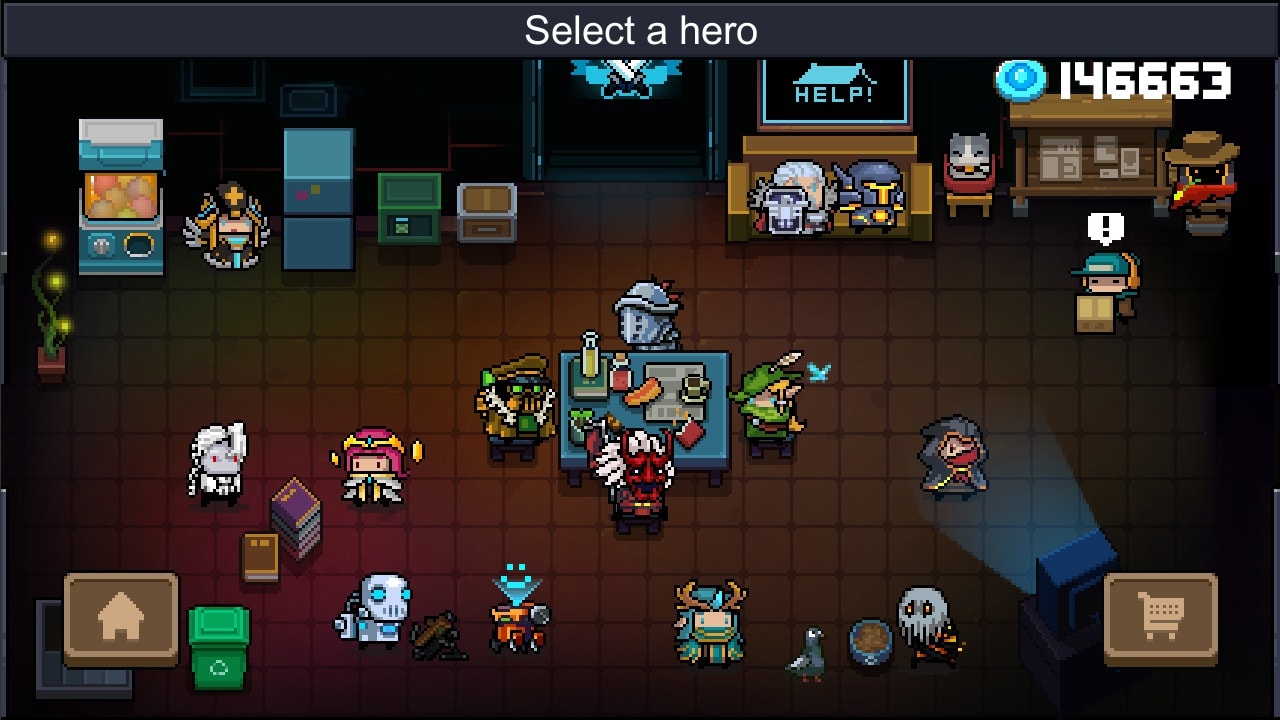Select the Assassin hiding in the shadows
Viewport: 1280px width, 720px height.
tap(950, 460)
